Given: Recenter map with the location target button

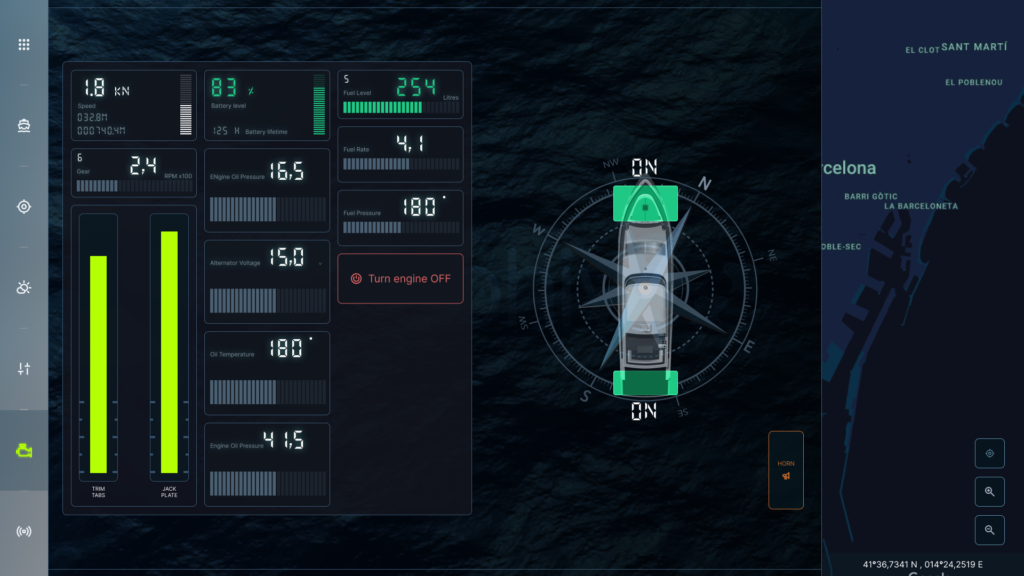Looking at the screenshot, I should click(x=989, y=453).
